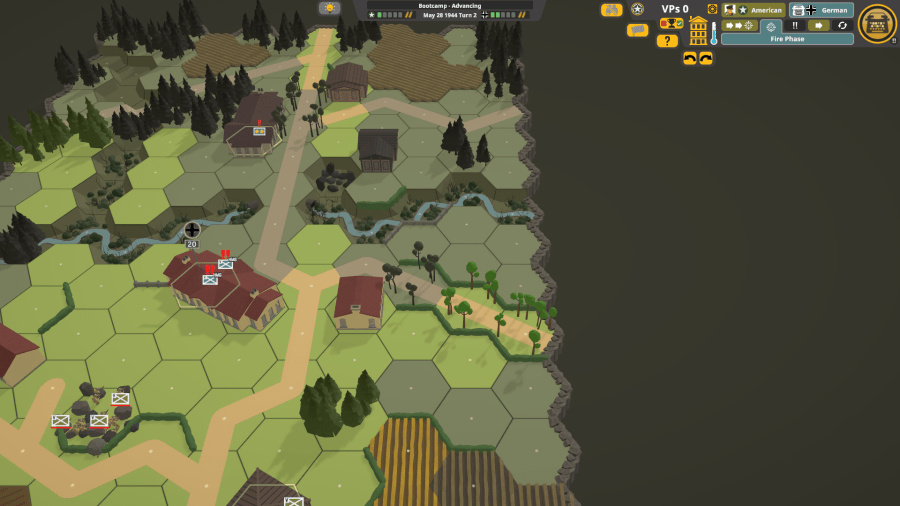The width and height of the screenshot is (900, 506).
Task: Open the chat message button
Action: 637,30
